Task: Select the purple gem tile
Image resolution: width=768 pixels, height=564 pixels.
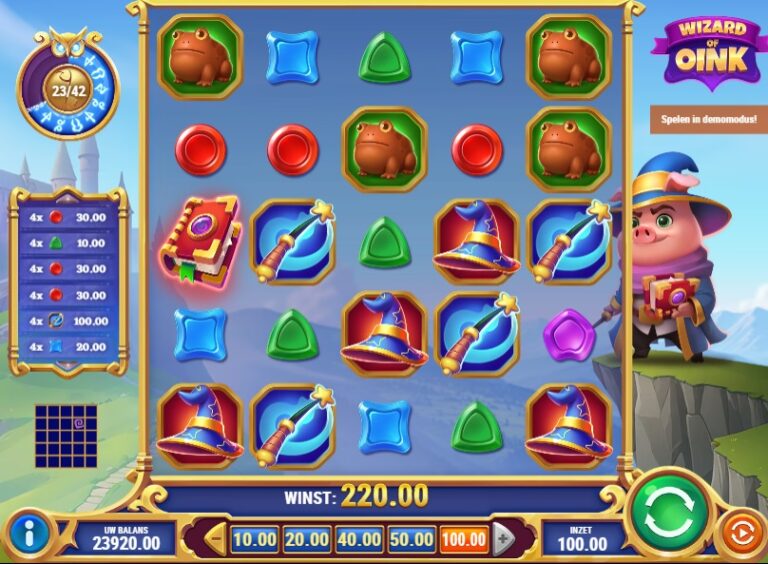Action: (568, 335)
